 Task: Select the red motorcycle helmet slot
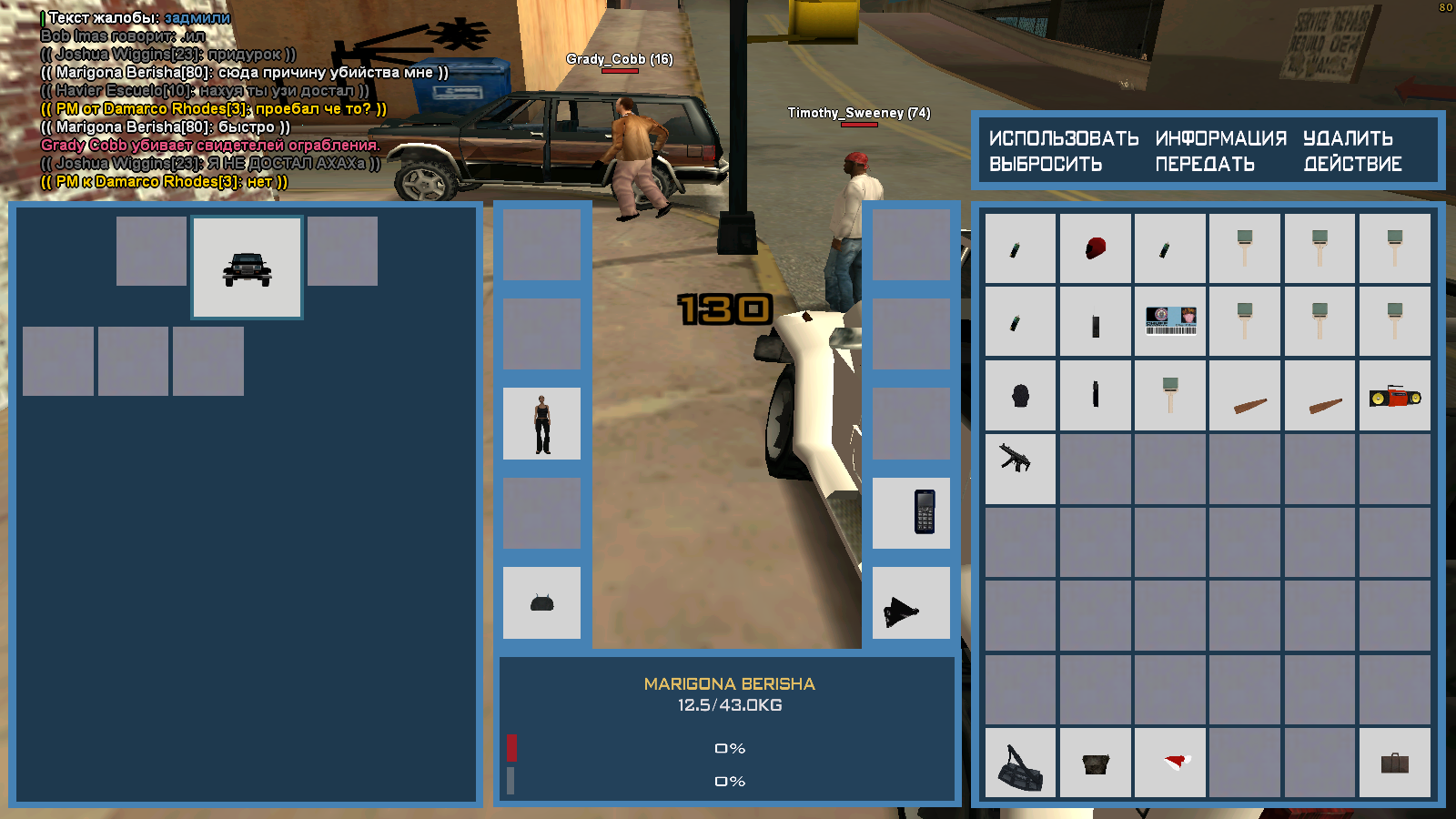(1096, 248)
